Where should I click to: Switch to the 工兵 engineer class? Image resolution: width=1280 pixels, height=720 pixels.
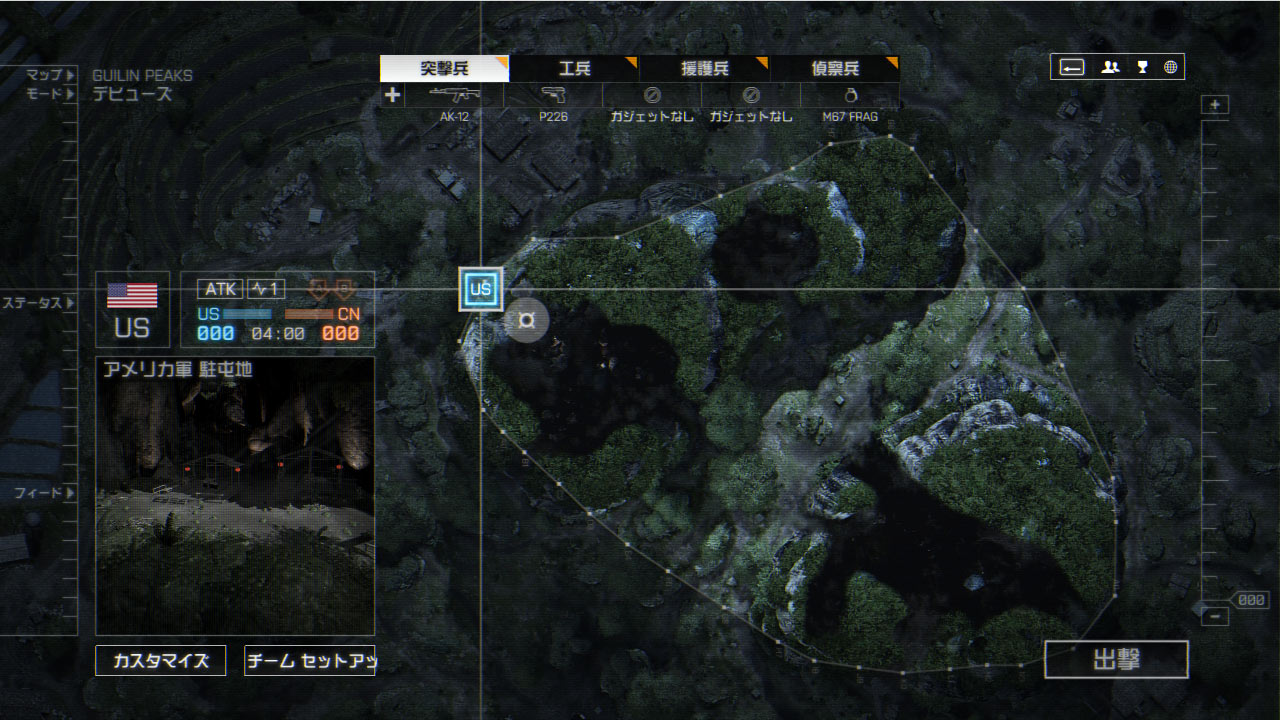[x=574, y=69]
